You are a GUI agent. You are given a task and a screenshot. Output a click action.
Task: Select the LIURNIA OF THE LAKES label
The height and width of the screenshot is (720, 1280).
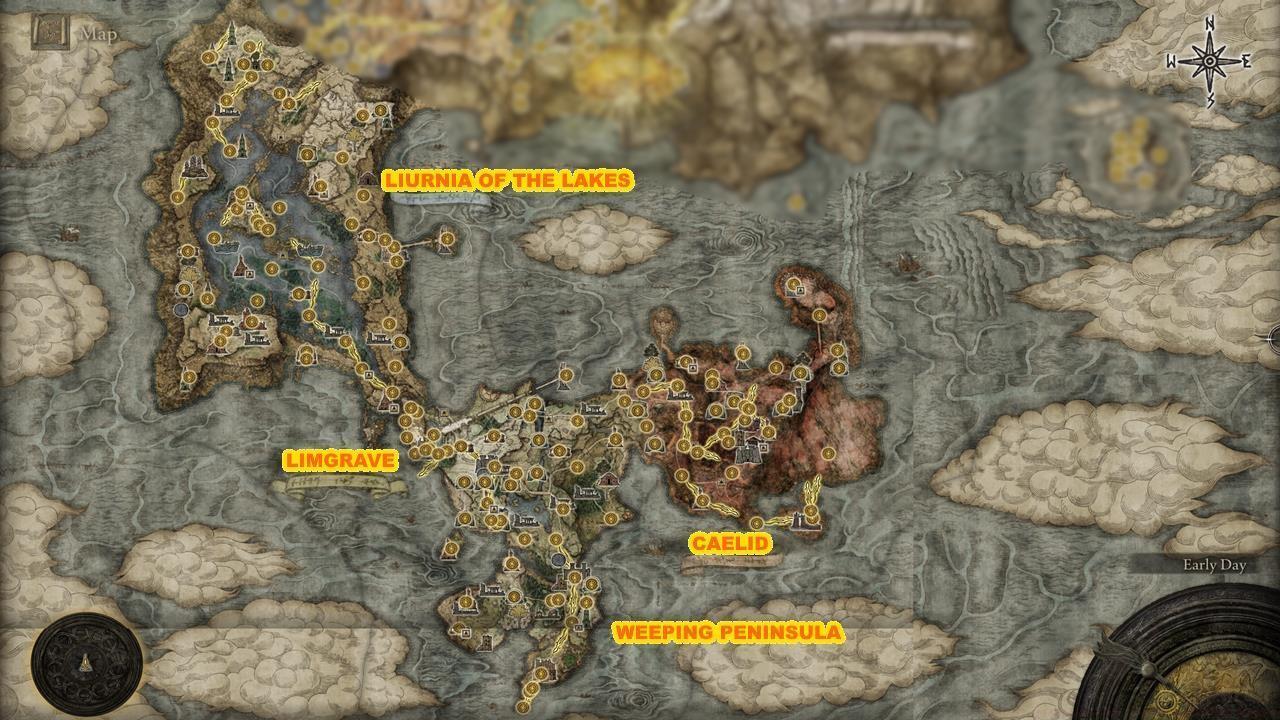(x=510, y=181)
